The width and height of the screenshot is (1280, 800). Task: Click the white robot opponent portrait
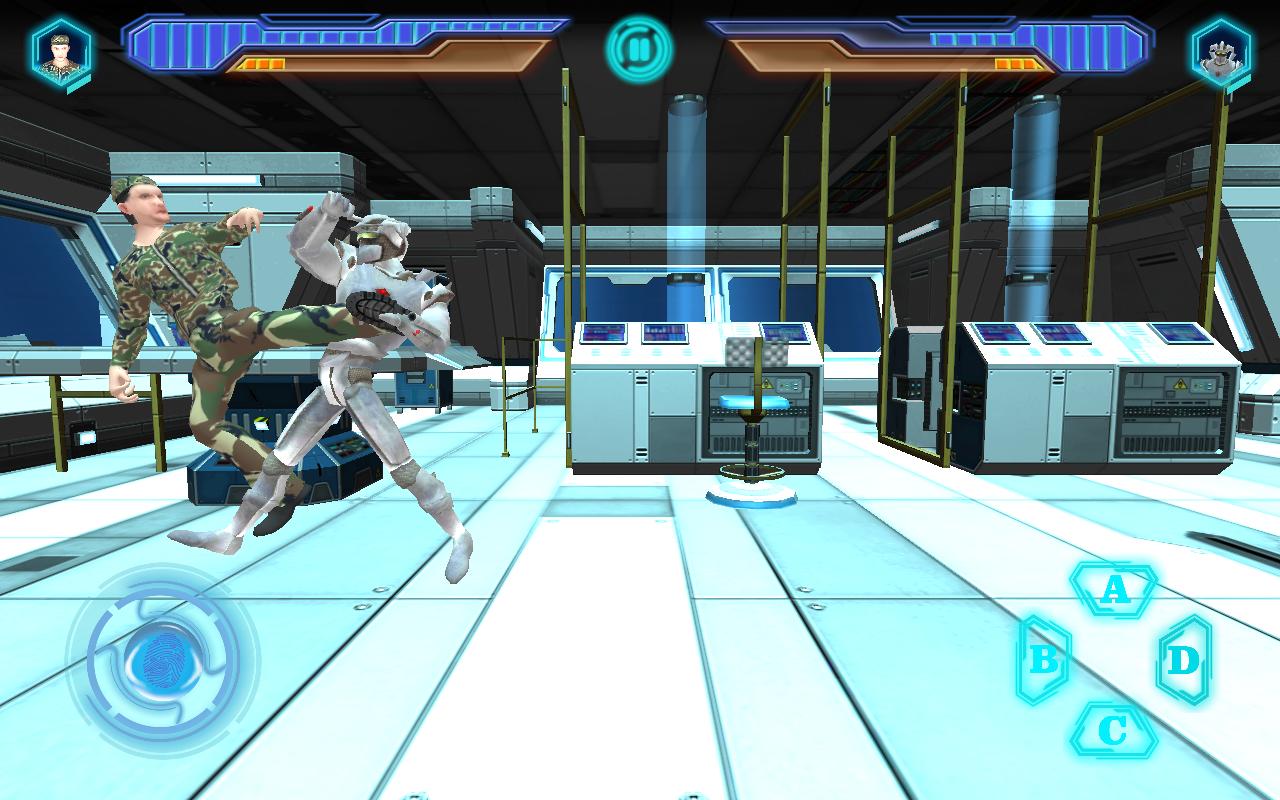(1220, 52)
